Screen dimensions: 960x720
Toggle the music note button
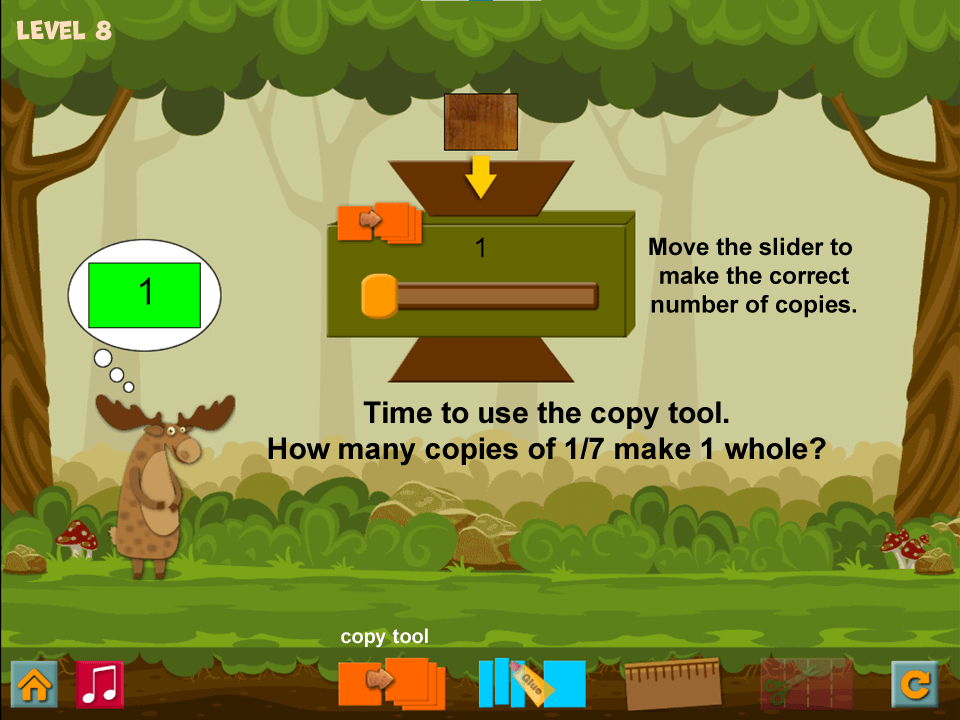click(x=100, y=685)
